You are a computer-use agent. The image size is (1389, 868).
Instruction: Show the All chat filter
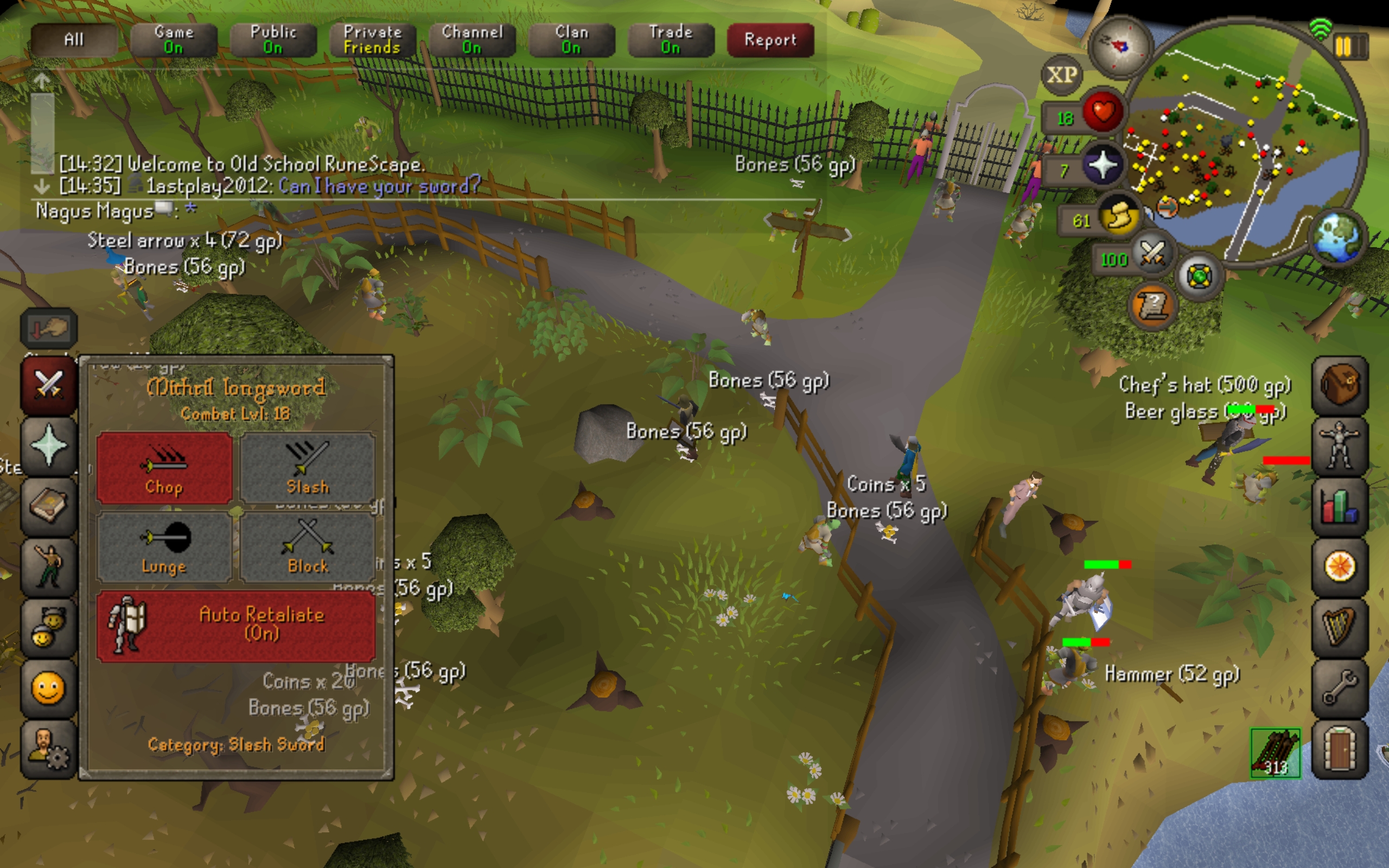74,40
